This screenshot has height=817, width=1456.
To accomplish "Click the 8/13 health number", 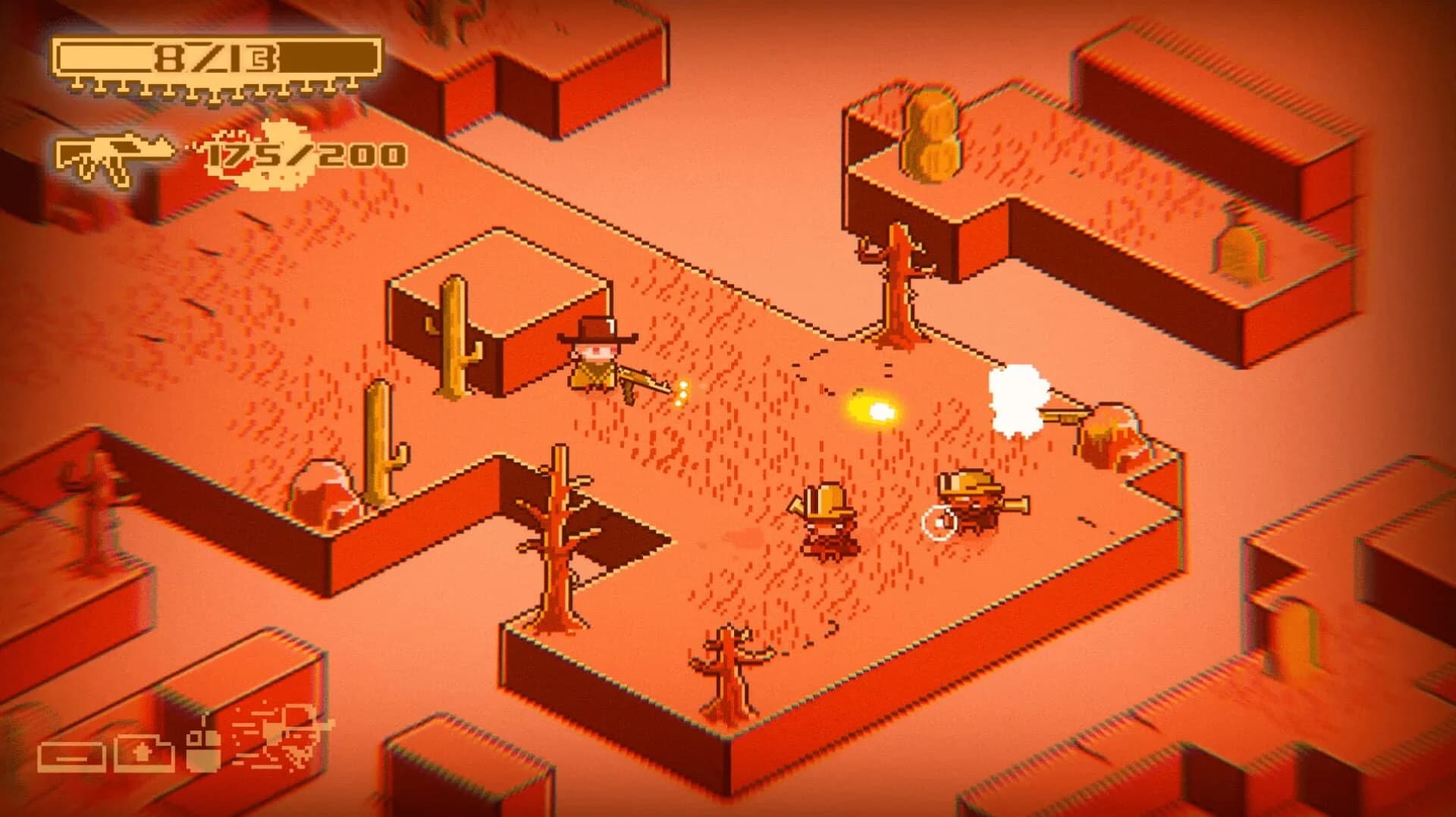I will [215, 59].
